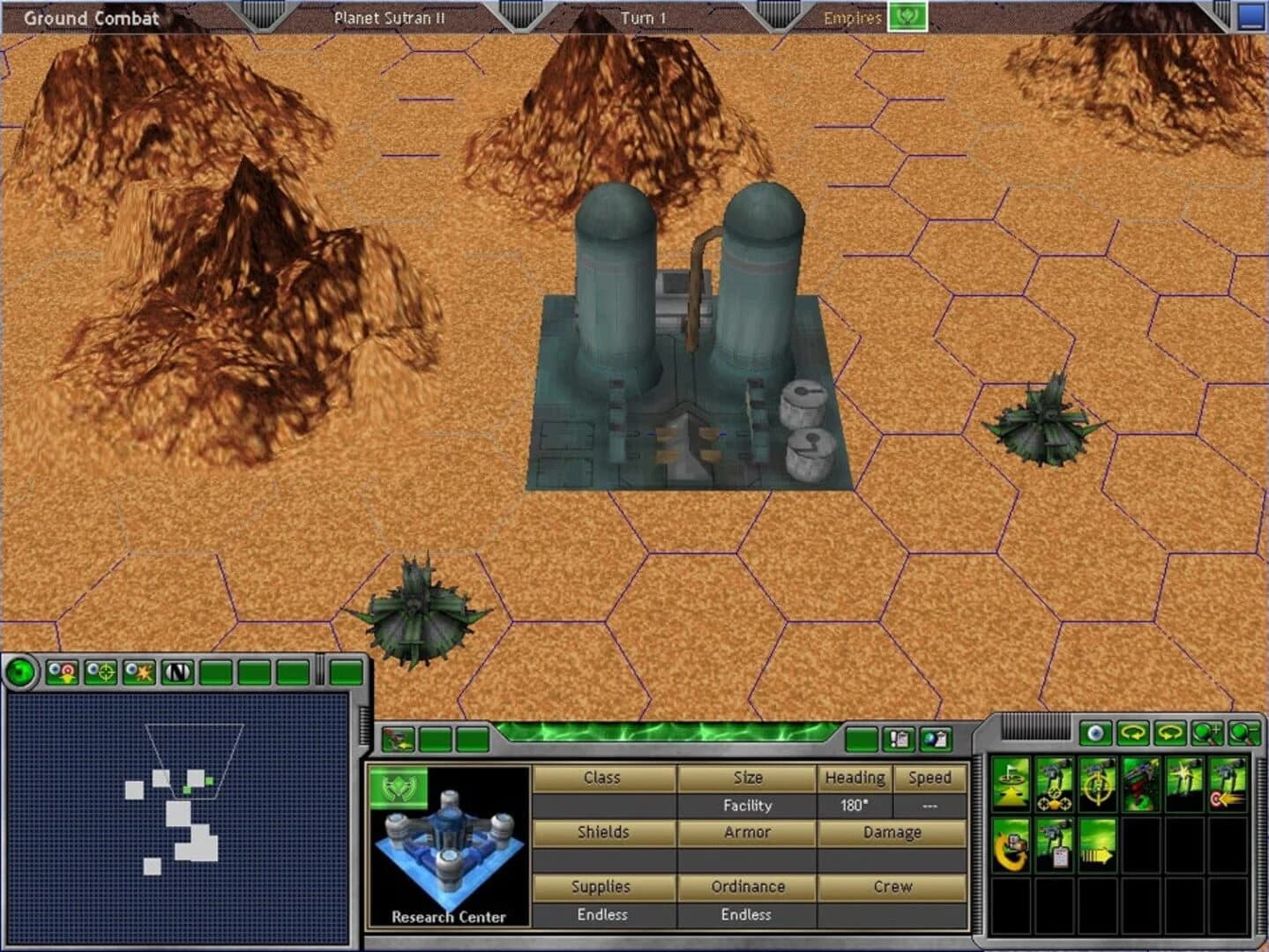
Task: Select the Empires header item
Action: pos(853,17)
